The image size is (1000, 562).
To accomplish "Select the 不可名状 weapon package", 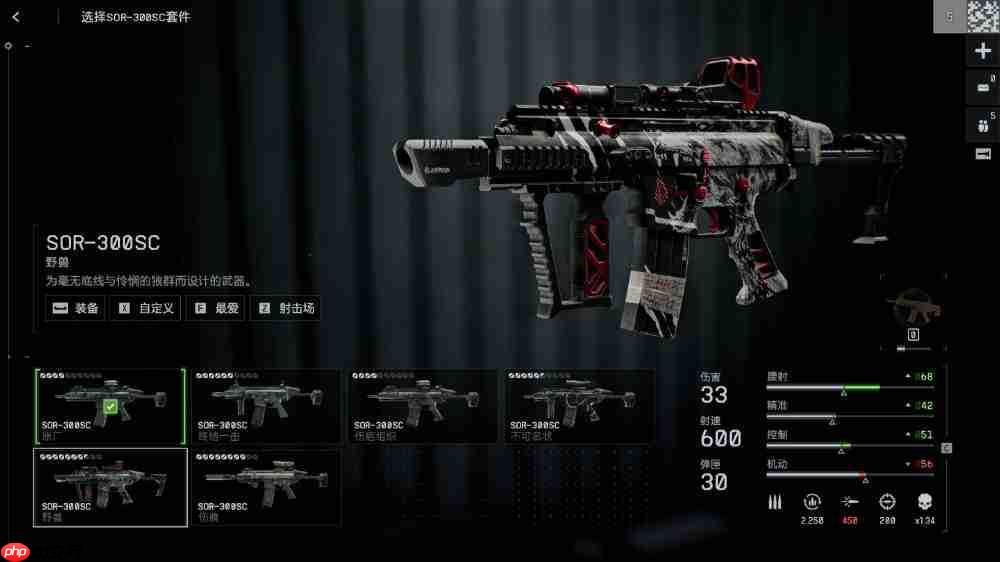I will click(x=579, y=406).
